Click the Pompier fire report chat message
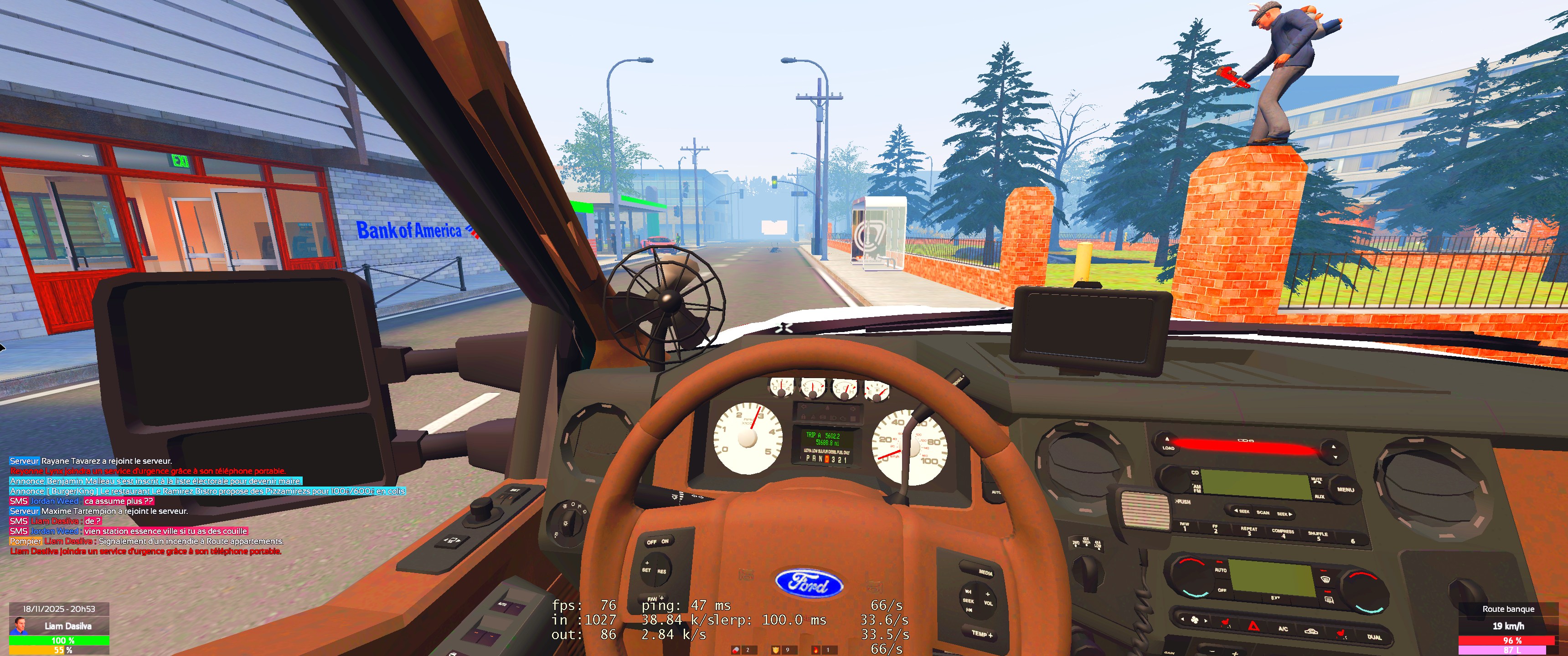The width and height of the screenshot is (1568, 656). coord(146,541)
